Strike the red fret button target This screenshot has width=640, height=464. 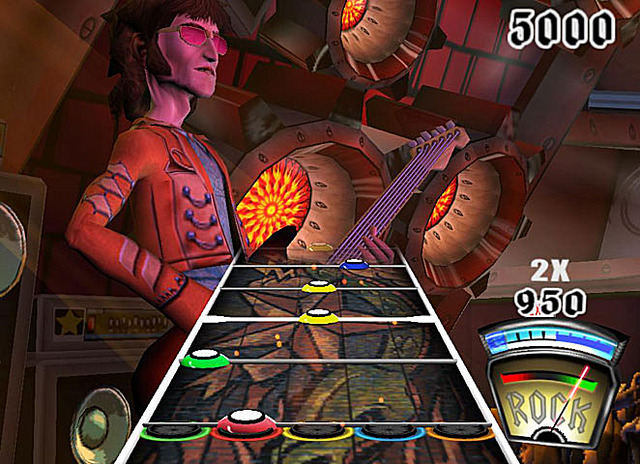click(243, 427)
